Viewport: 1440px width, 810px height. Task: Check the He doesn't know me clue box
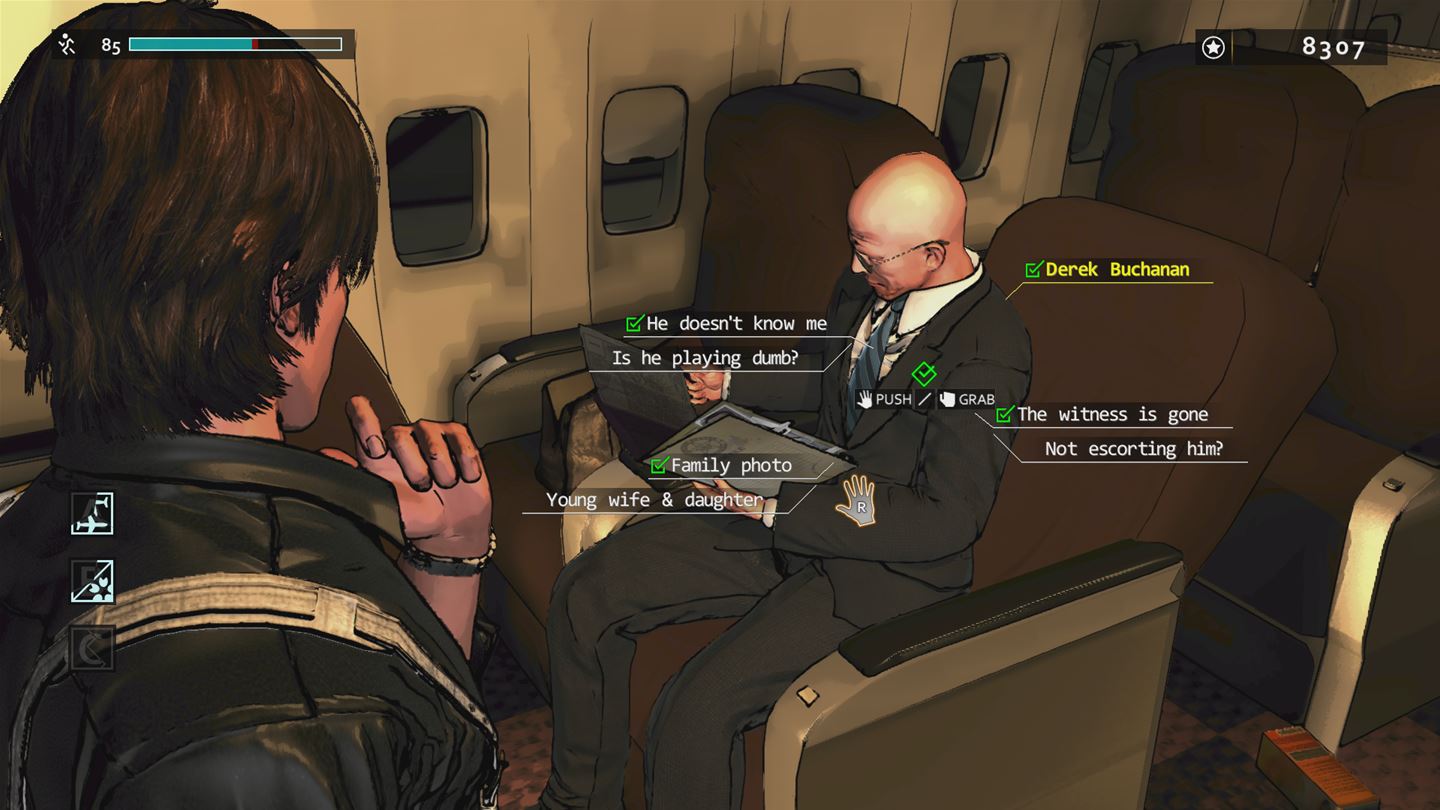631,323
